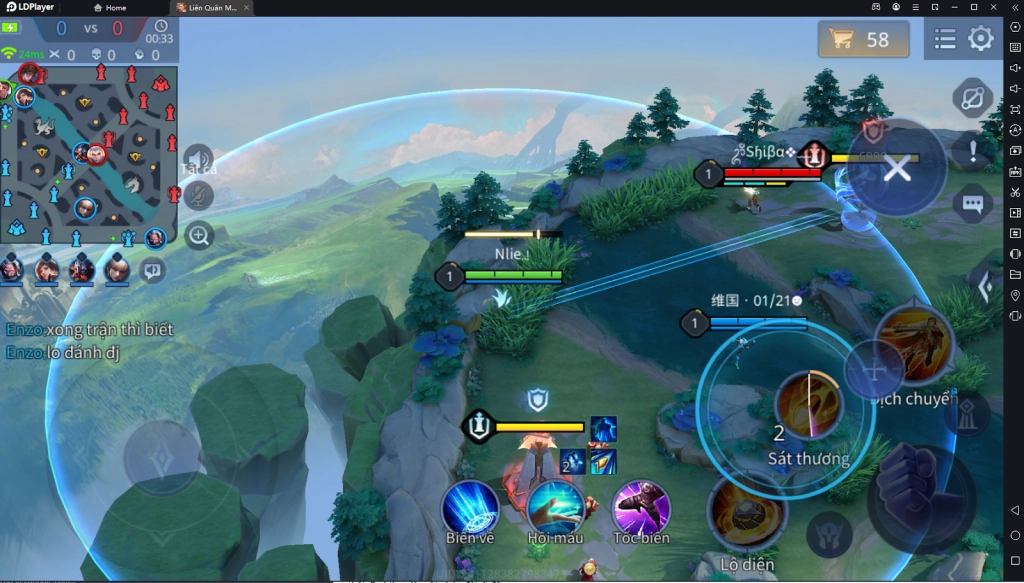Toggle the speaker voice chat icon
1024x583 pixels.
click(x=198, y=159)
